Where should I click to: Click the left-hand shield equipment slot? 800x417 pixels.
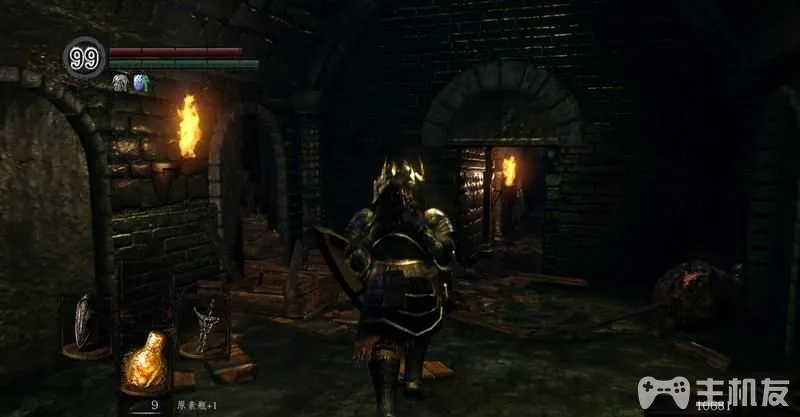point(86,322)
